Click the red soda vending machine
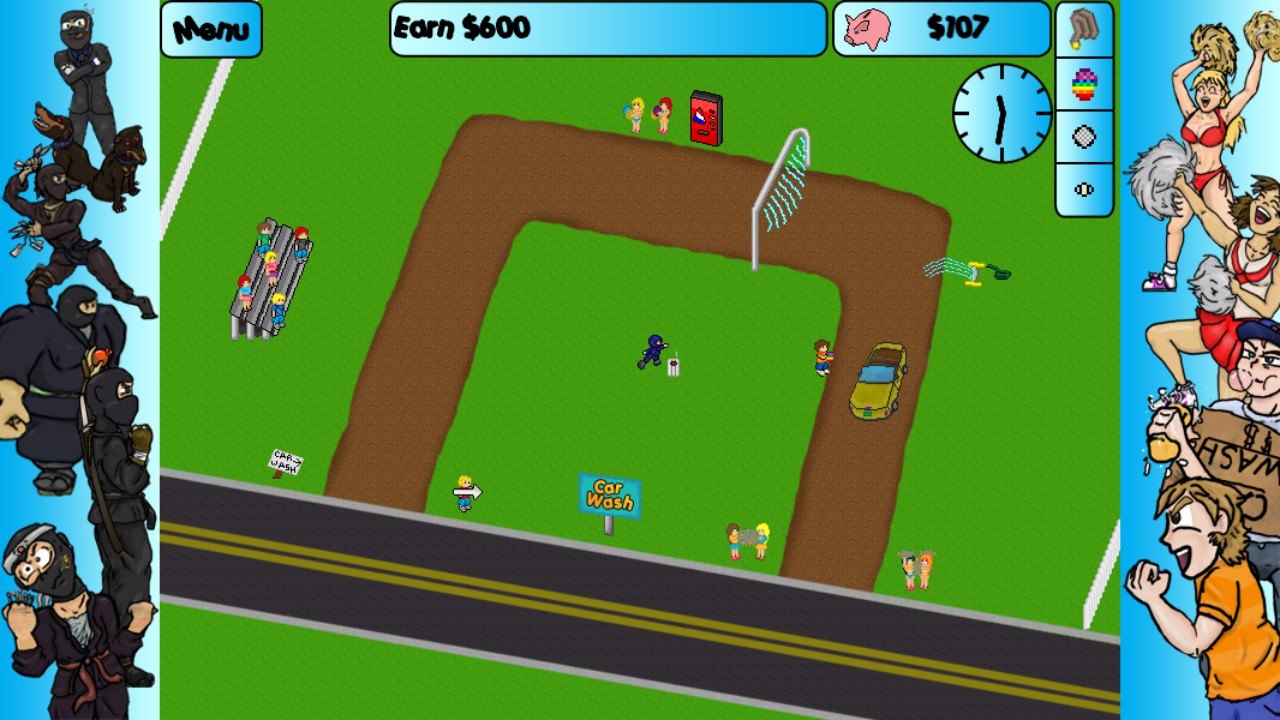The width and height of the screenshot is (1280, 720). 705,118
